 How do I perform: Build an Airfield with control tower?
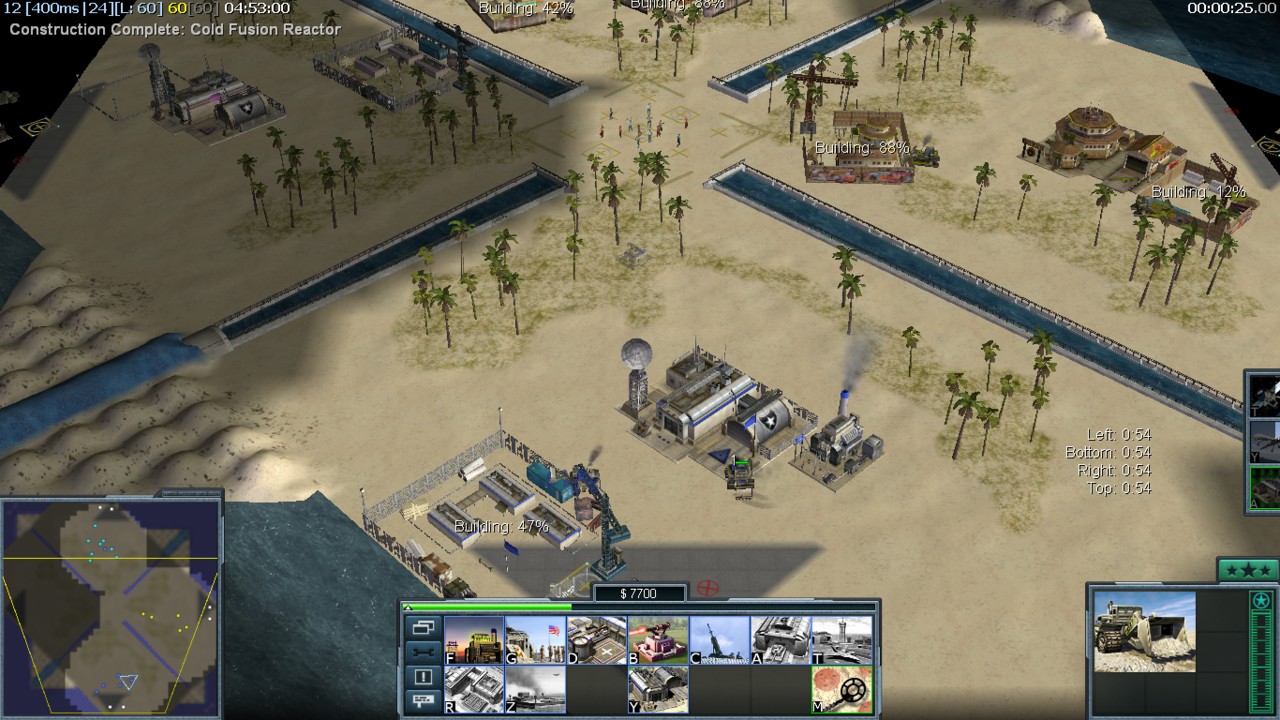click(x=842, y=640)
